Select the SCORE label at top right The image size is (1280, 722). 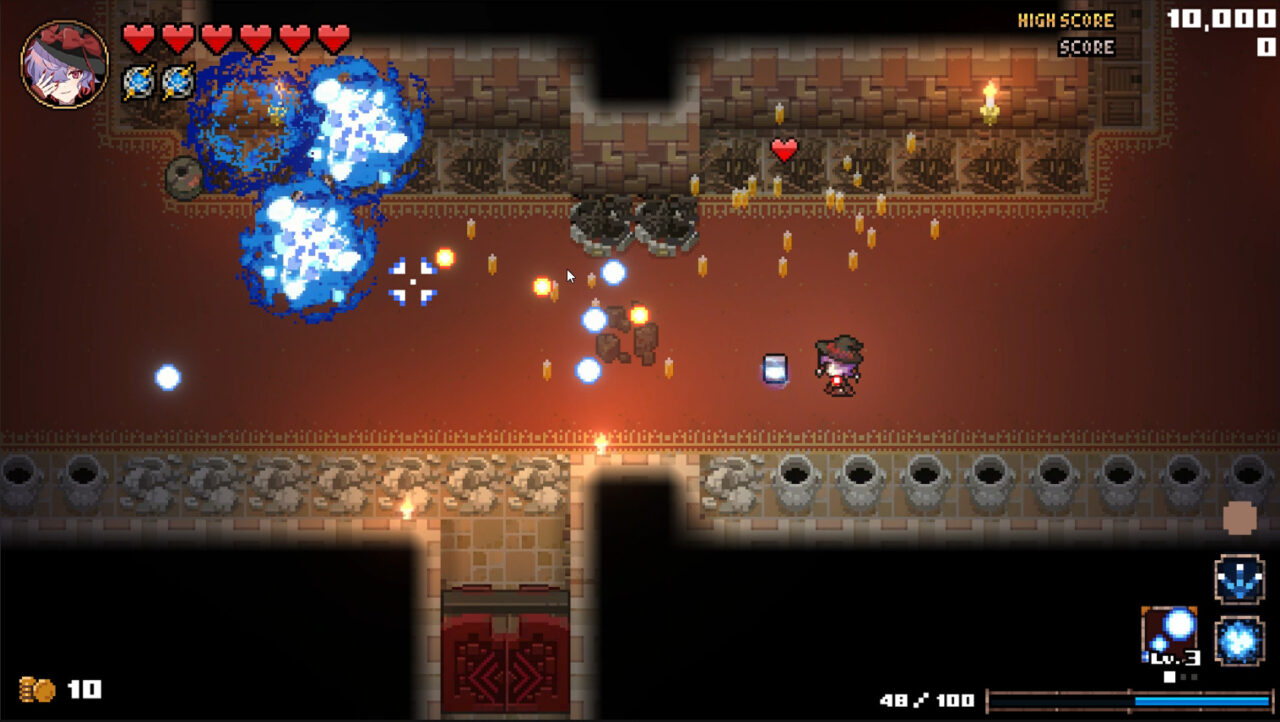pyautogui.click(x=1086, y=46)
